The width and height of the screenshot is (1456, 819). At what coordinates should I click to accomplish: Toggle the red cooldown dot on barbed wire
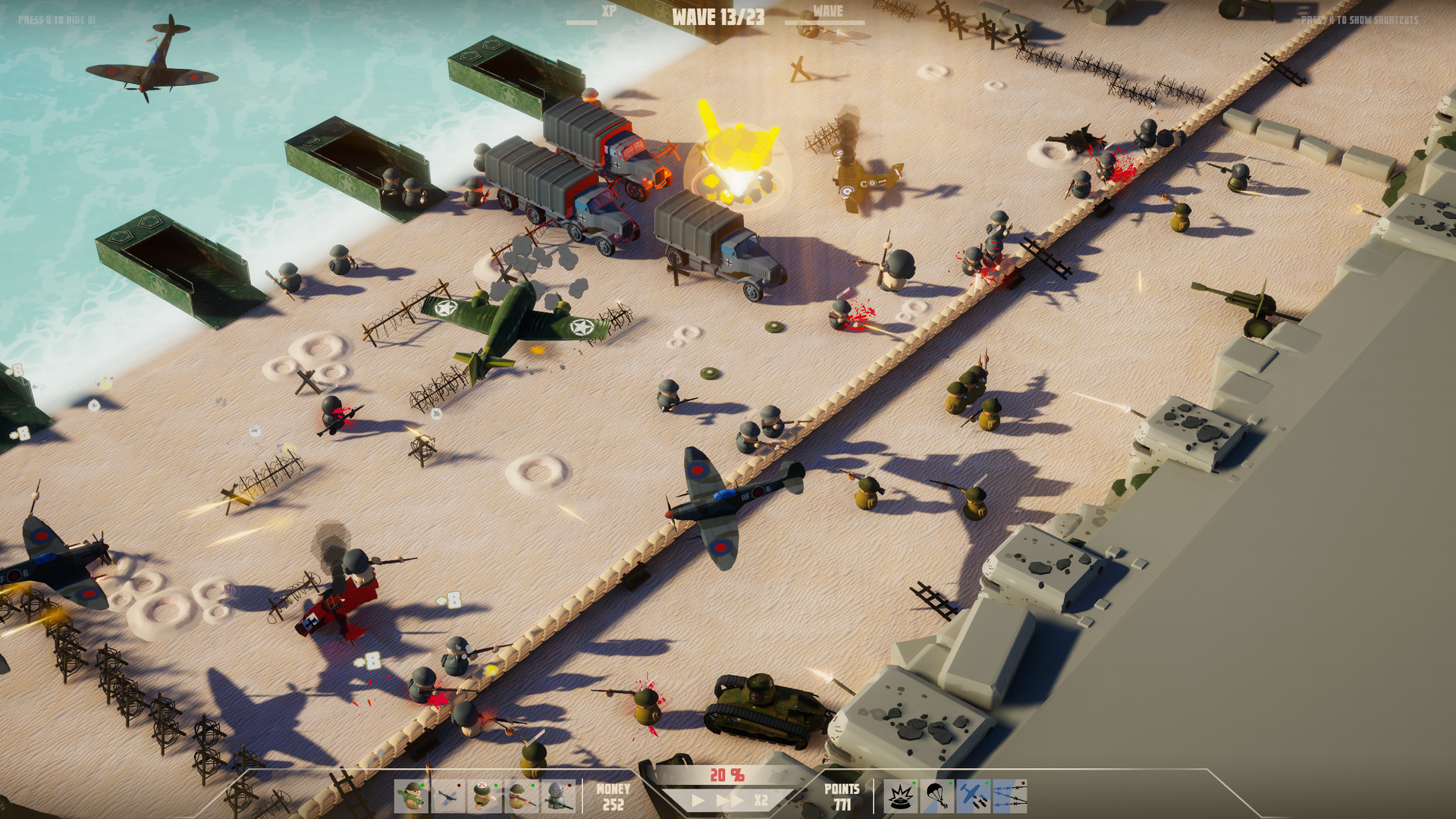coord(1023,783)
